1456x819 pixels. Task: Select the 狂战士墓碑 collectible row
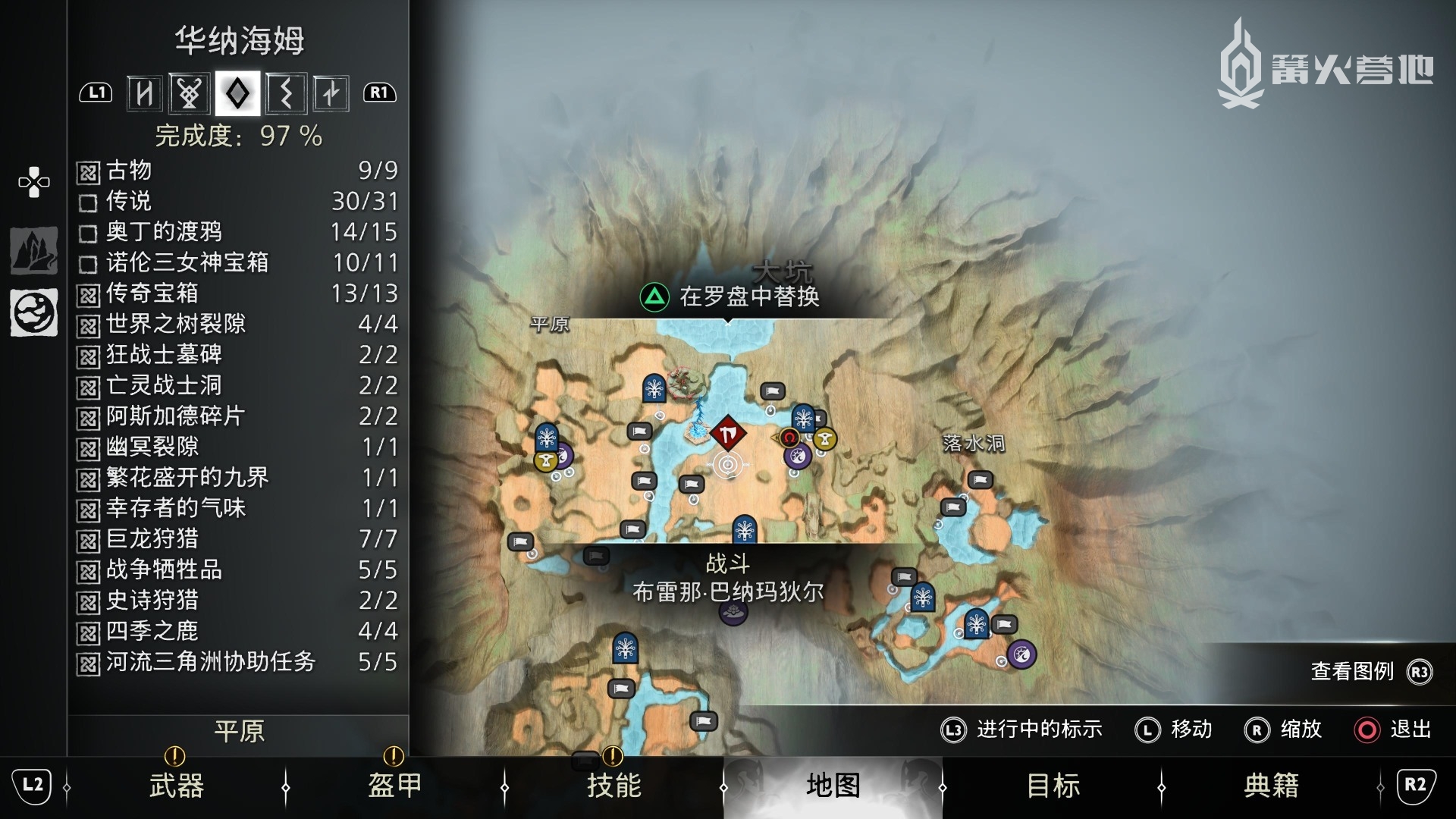point(237,354)
